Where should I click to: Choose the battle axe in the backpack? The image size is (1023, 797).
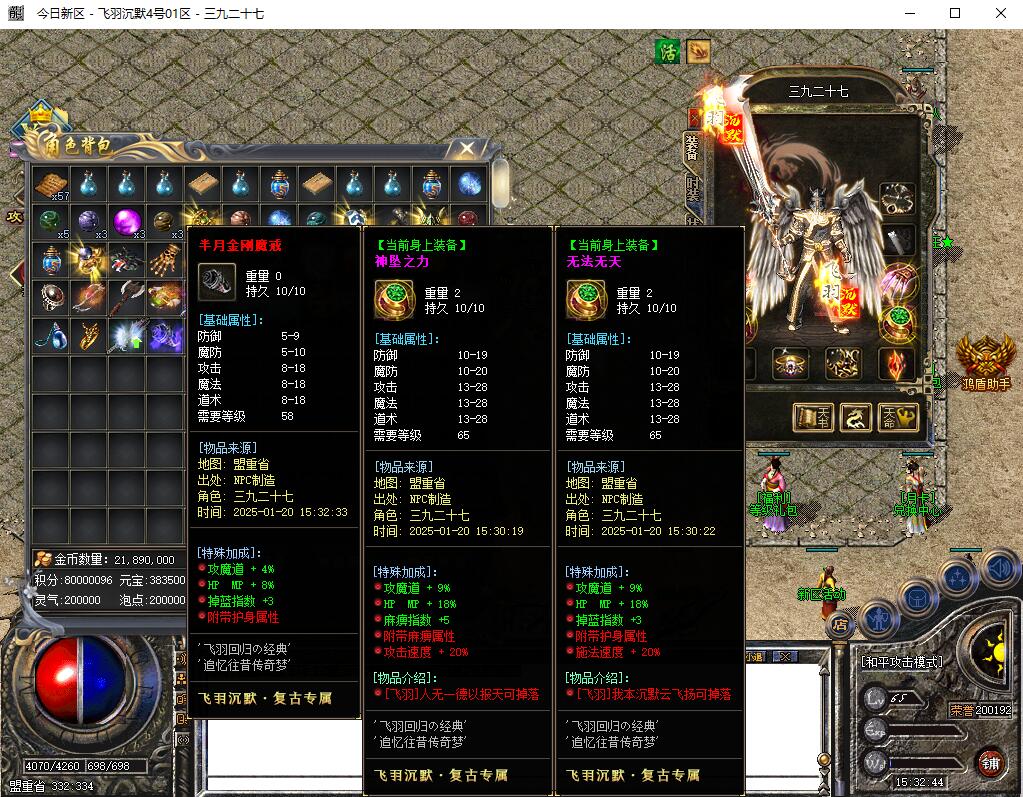click(127, 296)
